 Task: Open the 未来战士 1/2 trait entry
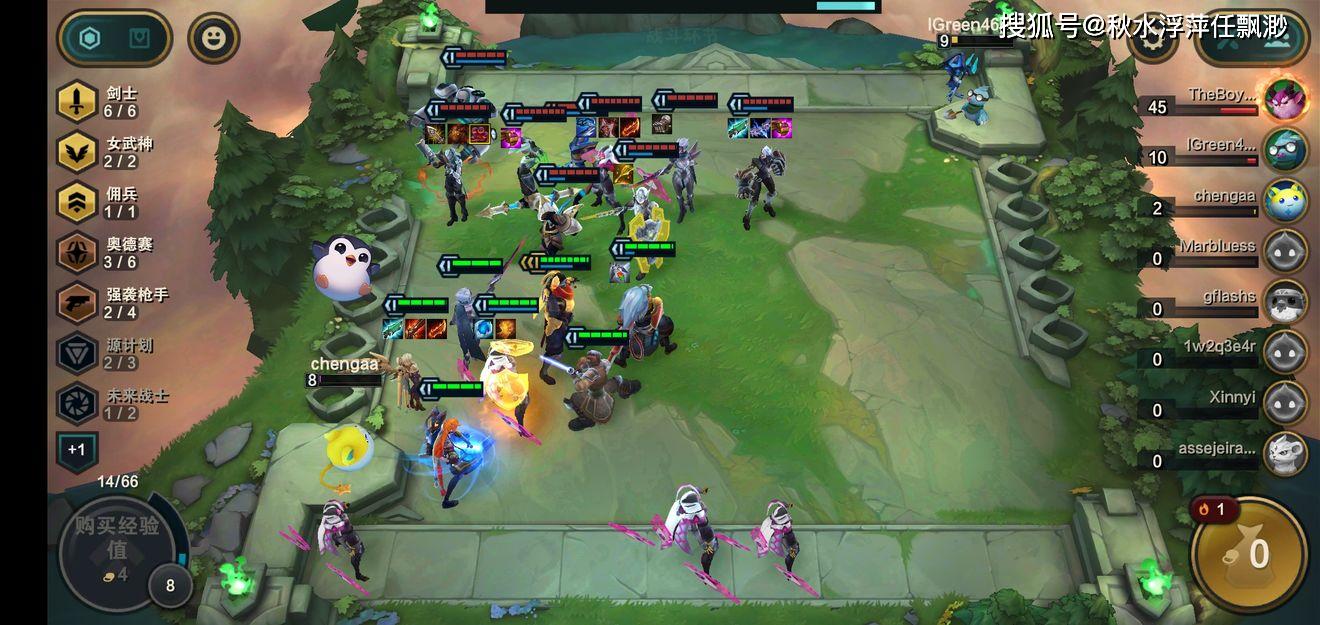tap(77, 403)
